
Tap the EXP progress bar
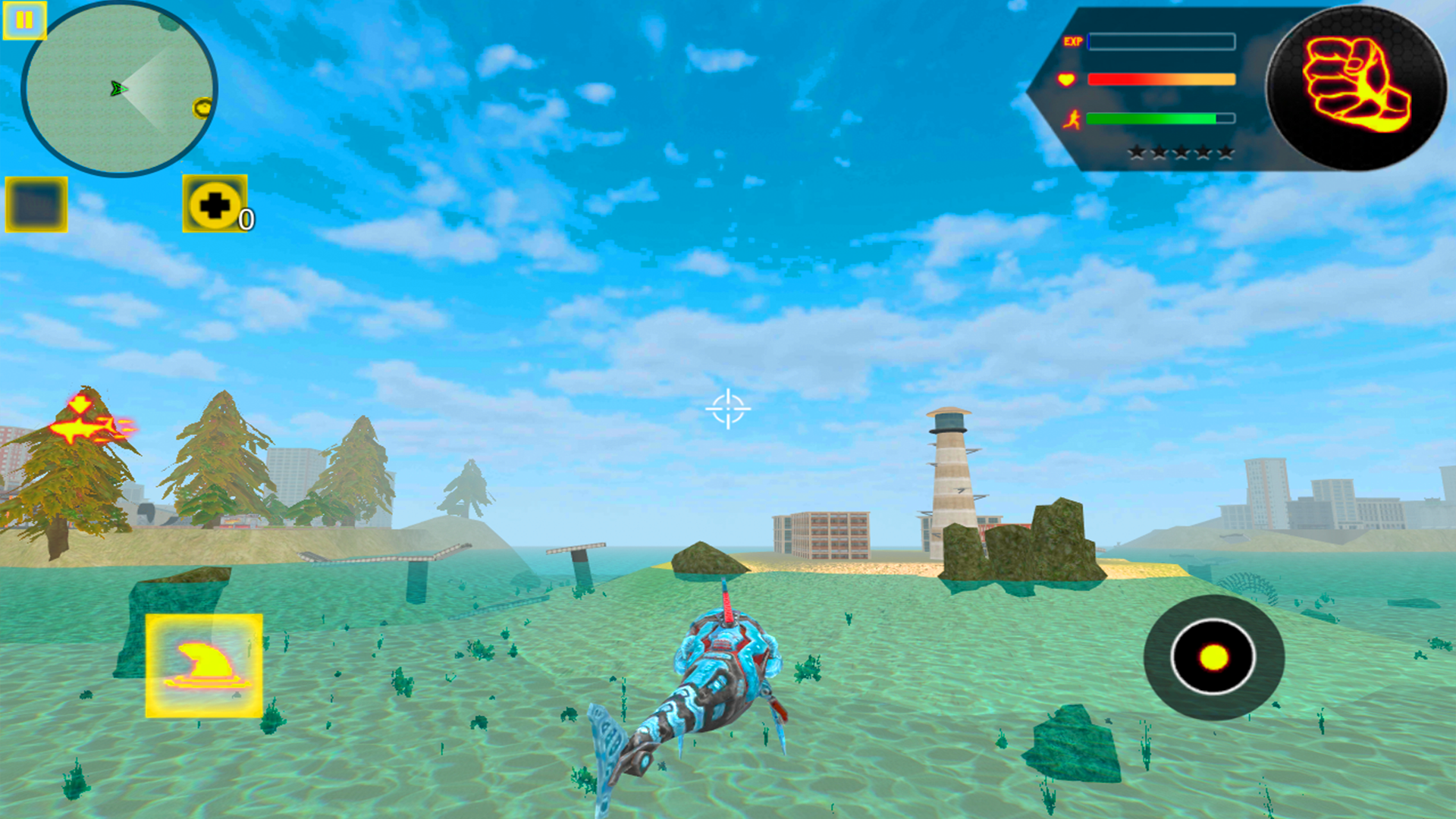[x=1162, y=42]
